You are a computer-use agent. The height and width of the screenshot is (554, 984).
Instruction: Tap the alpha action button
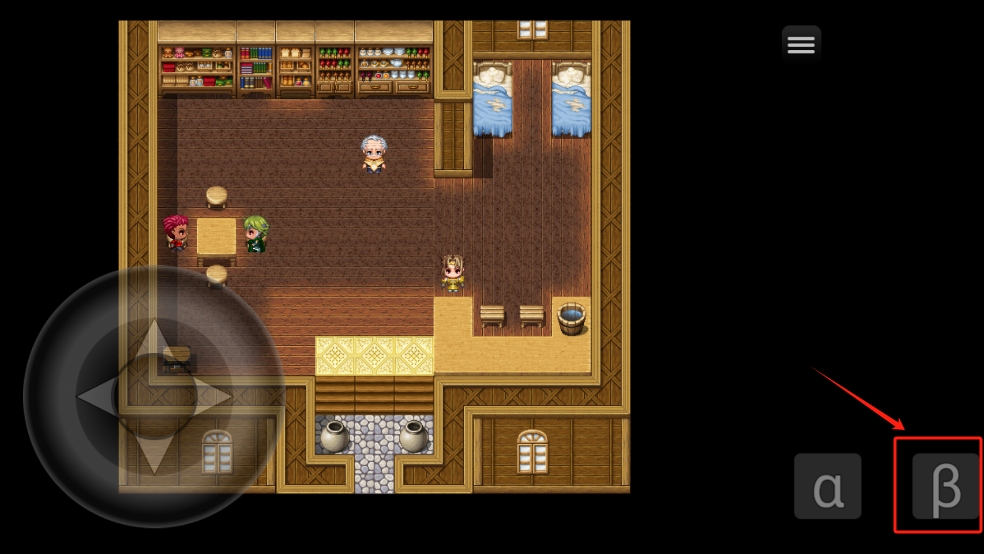(x=827, y=486)
